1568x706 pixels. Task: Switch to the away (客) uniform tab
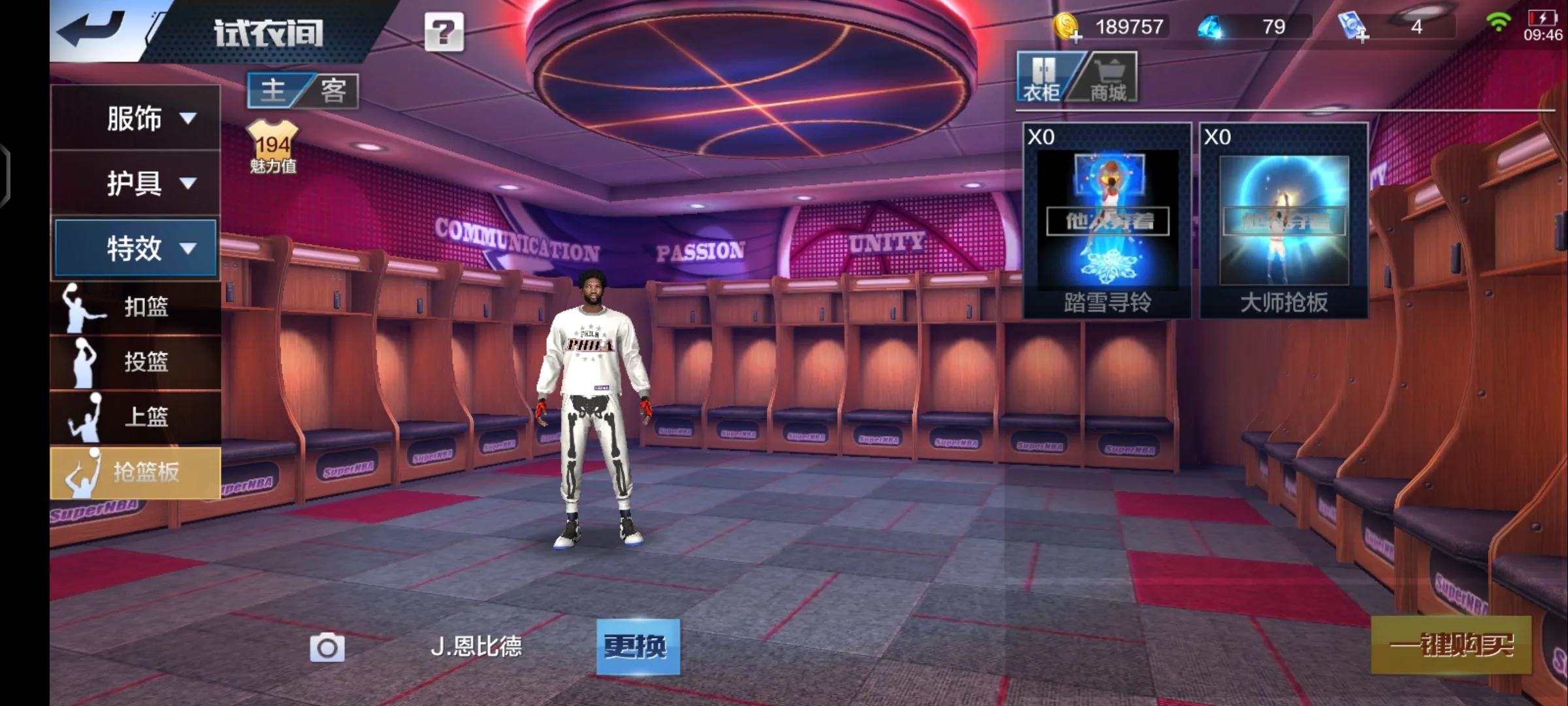[x=333, y=90]
